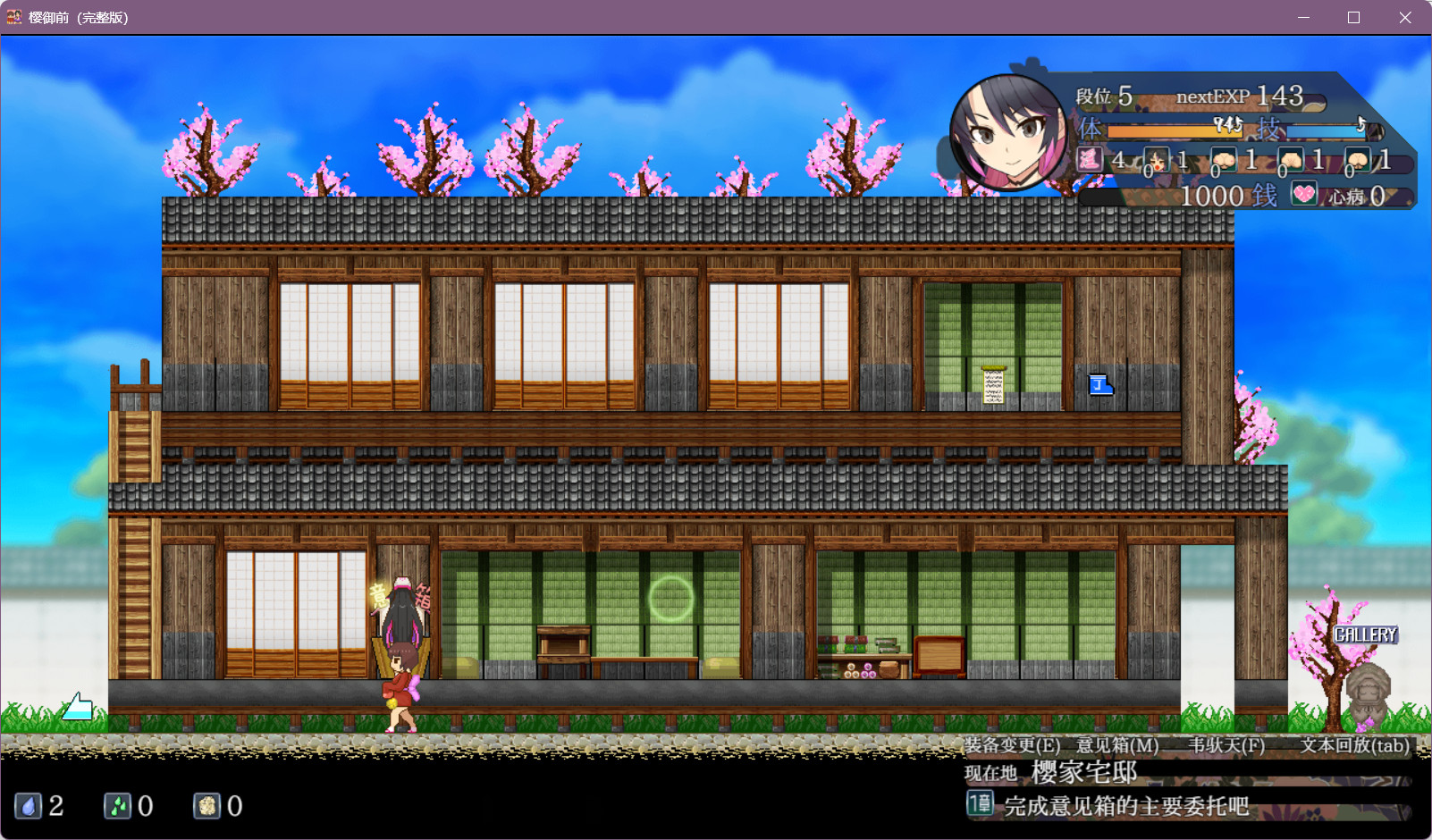Screen dimensions: 1432x840
Task: Click the chapter 1章 objective tracker icon
Action: coord(980,803)
